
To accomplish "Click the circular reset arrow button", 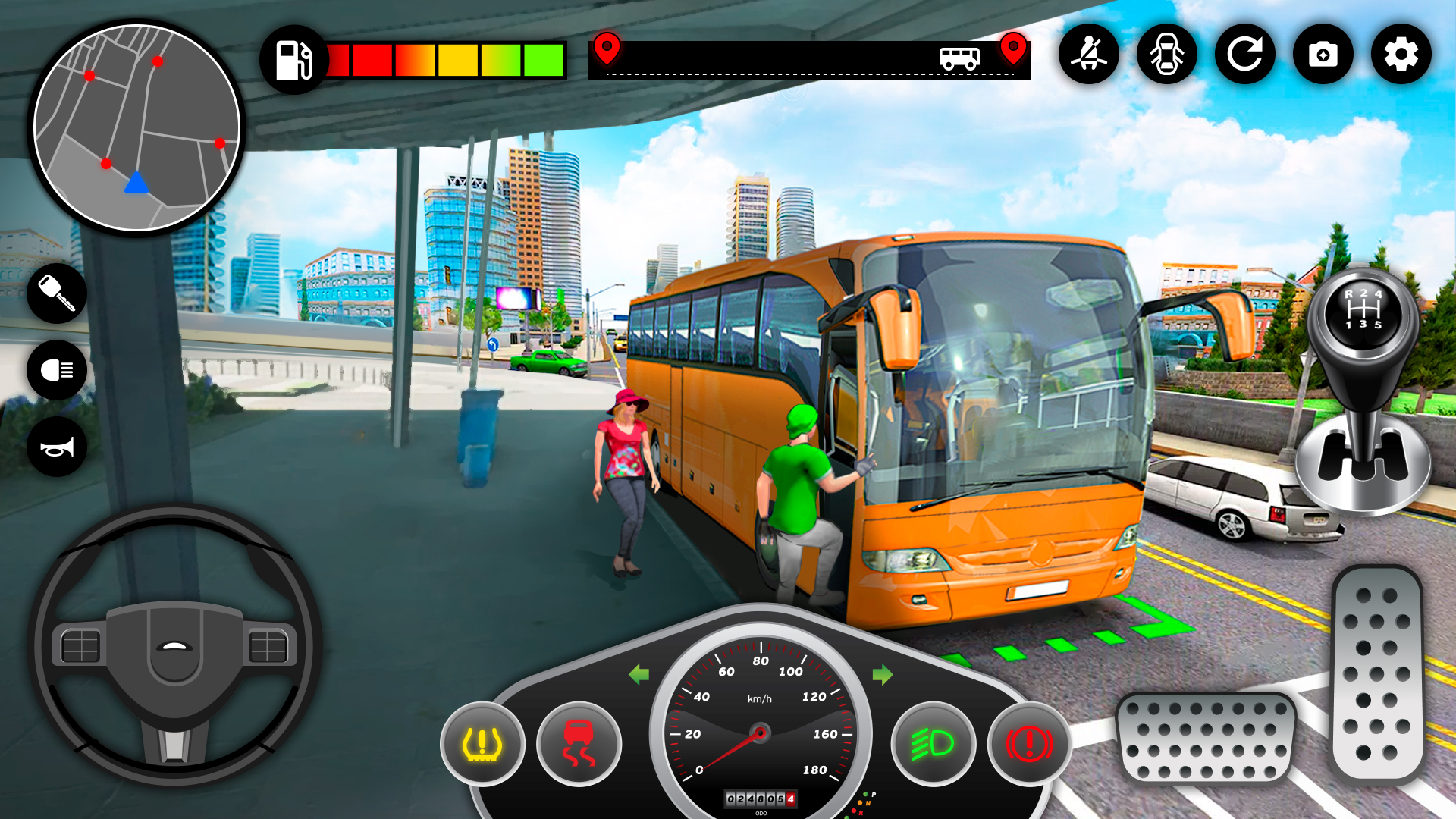I will [1245, 54].
